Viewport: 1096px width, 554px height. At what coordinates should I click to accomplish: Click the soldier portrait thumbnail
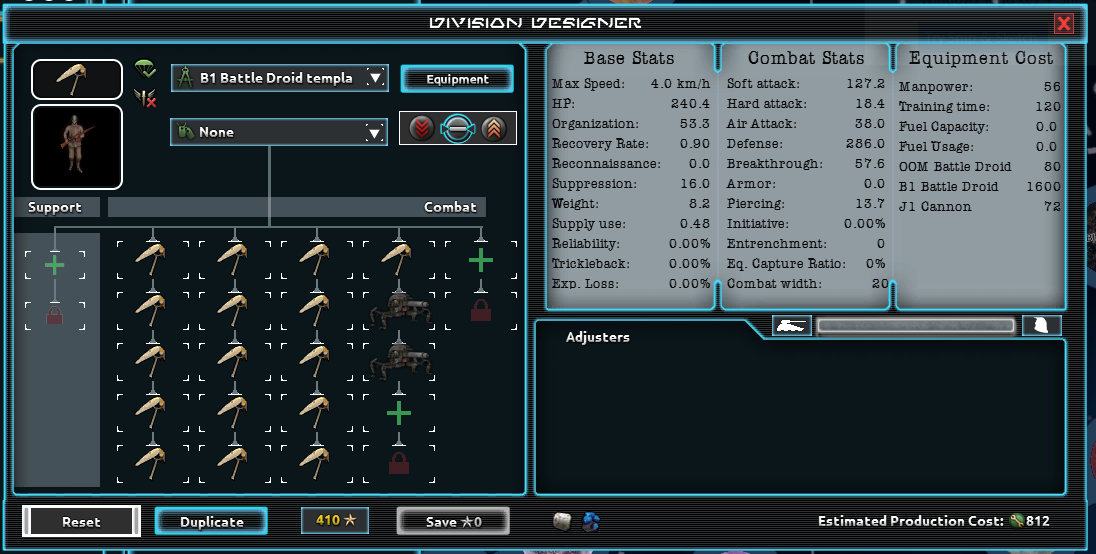77,147
